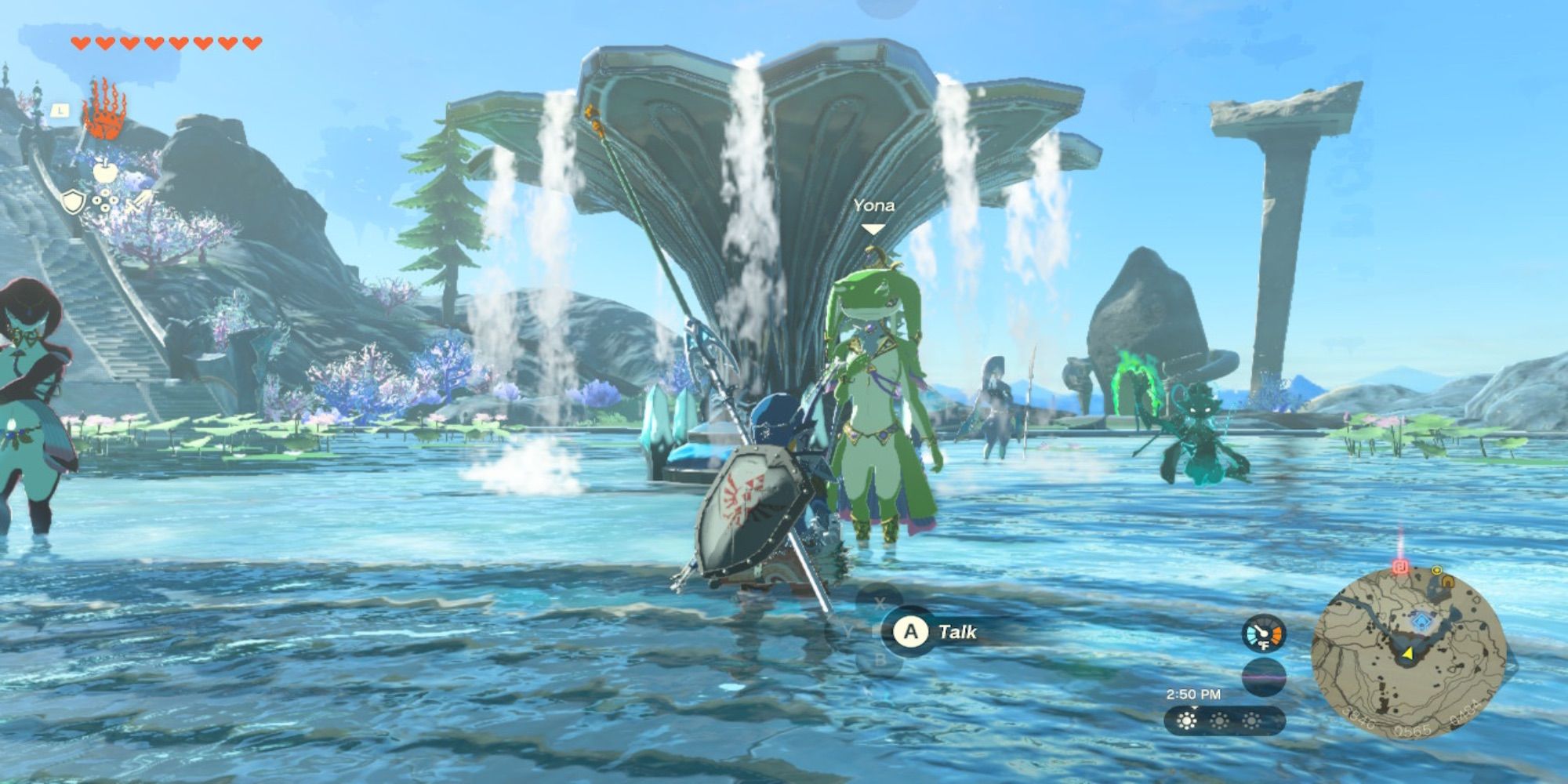Click the yellow player arrow on the minimap

1407,654
